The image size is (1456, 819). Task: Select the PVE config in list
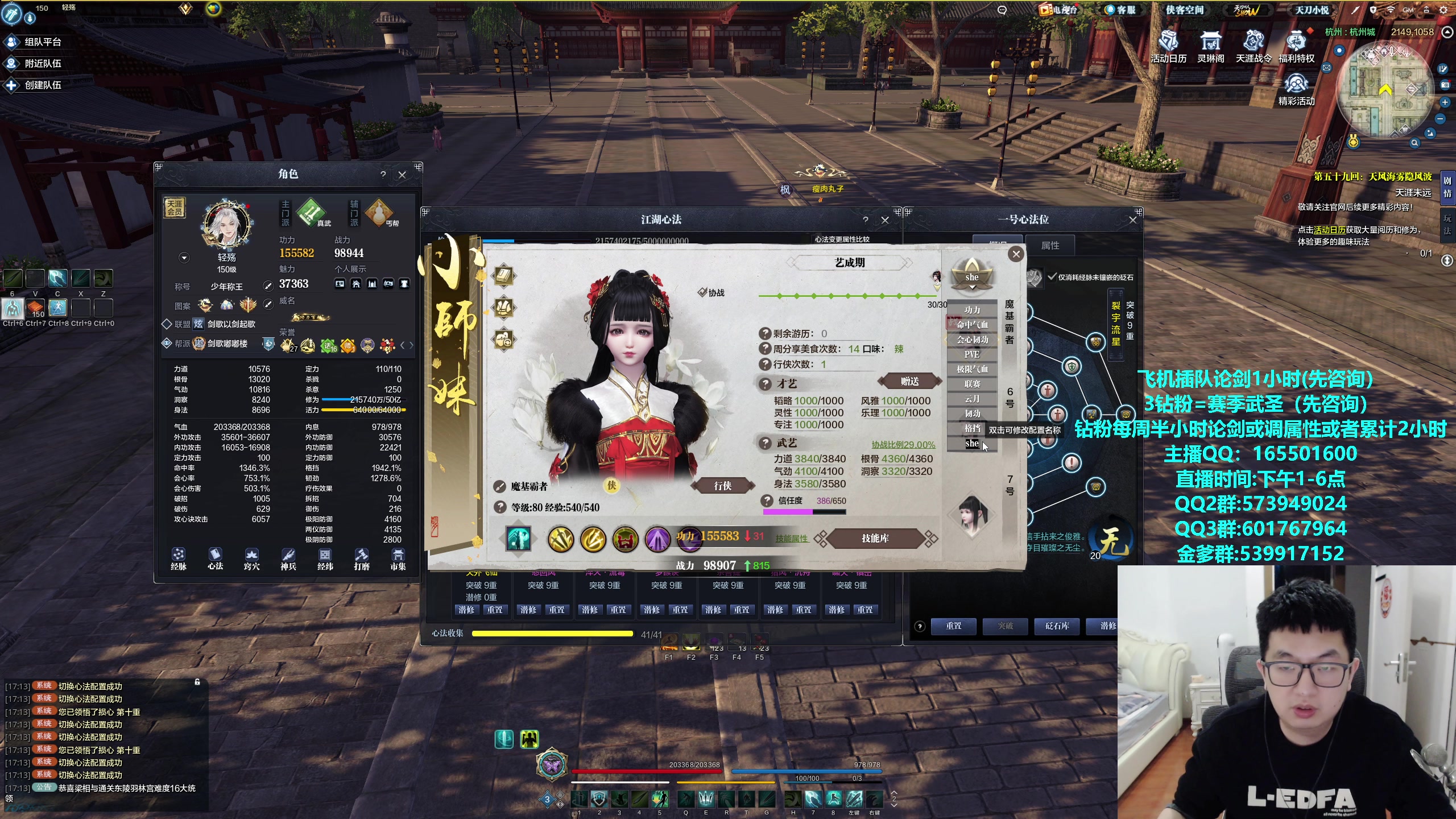click(x=972, y=354)
